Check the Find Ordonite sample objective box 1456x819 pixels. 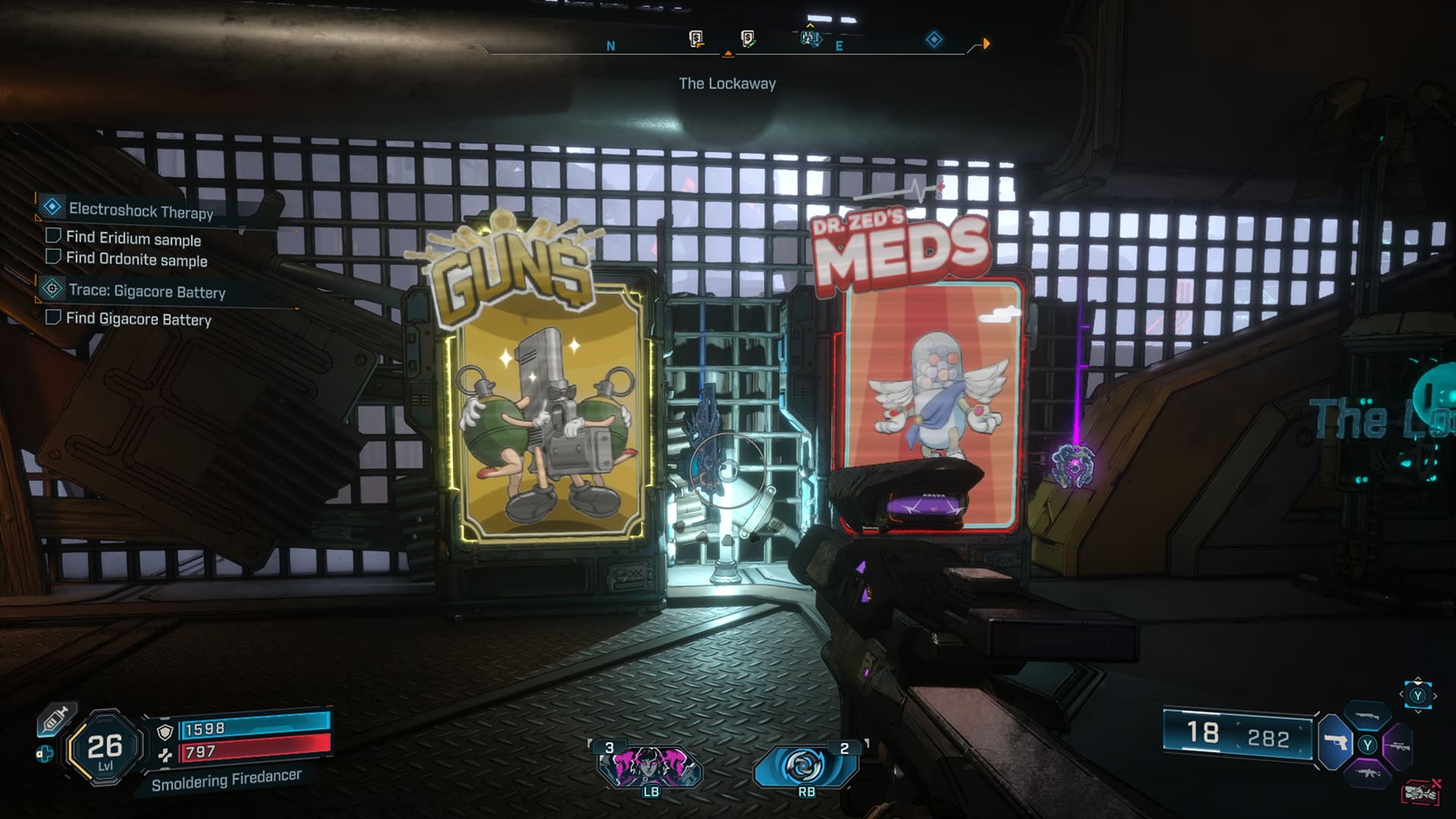52,259
